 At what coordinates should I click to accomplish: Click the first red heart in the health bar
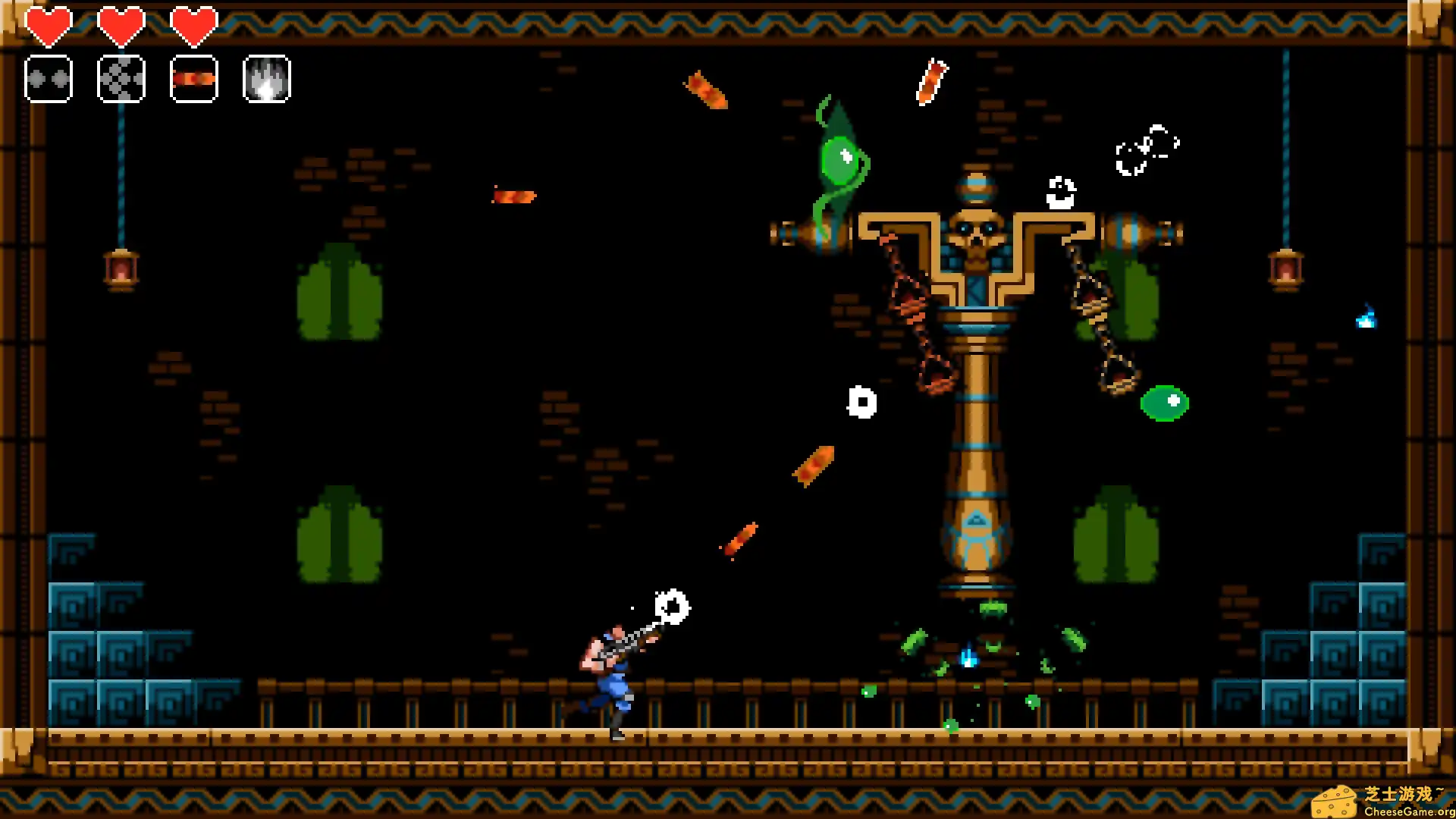(49, 25)
